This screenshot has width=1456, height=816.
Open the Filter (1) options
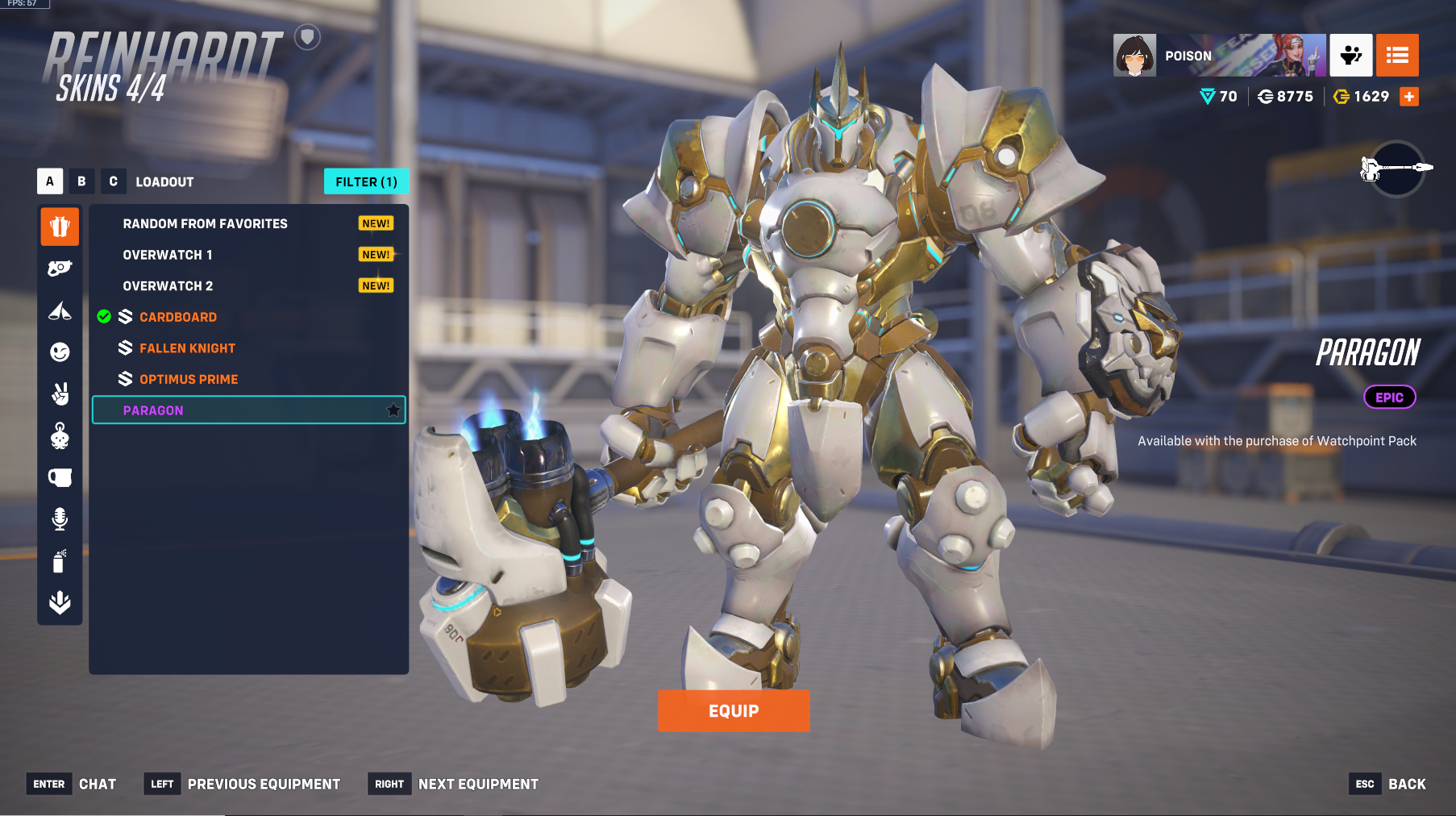click(366, 181)
